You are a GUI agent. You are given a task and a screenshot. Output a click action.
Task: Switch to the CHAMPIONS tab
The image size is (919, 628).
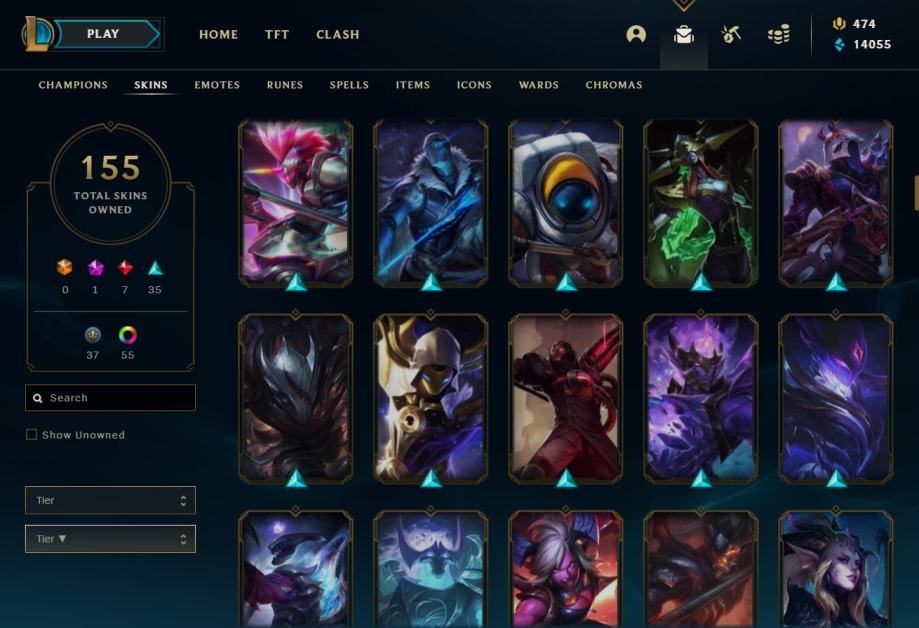pos(73,85)
